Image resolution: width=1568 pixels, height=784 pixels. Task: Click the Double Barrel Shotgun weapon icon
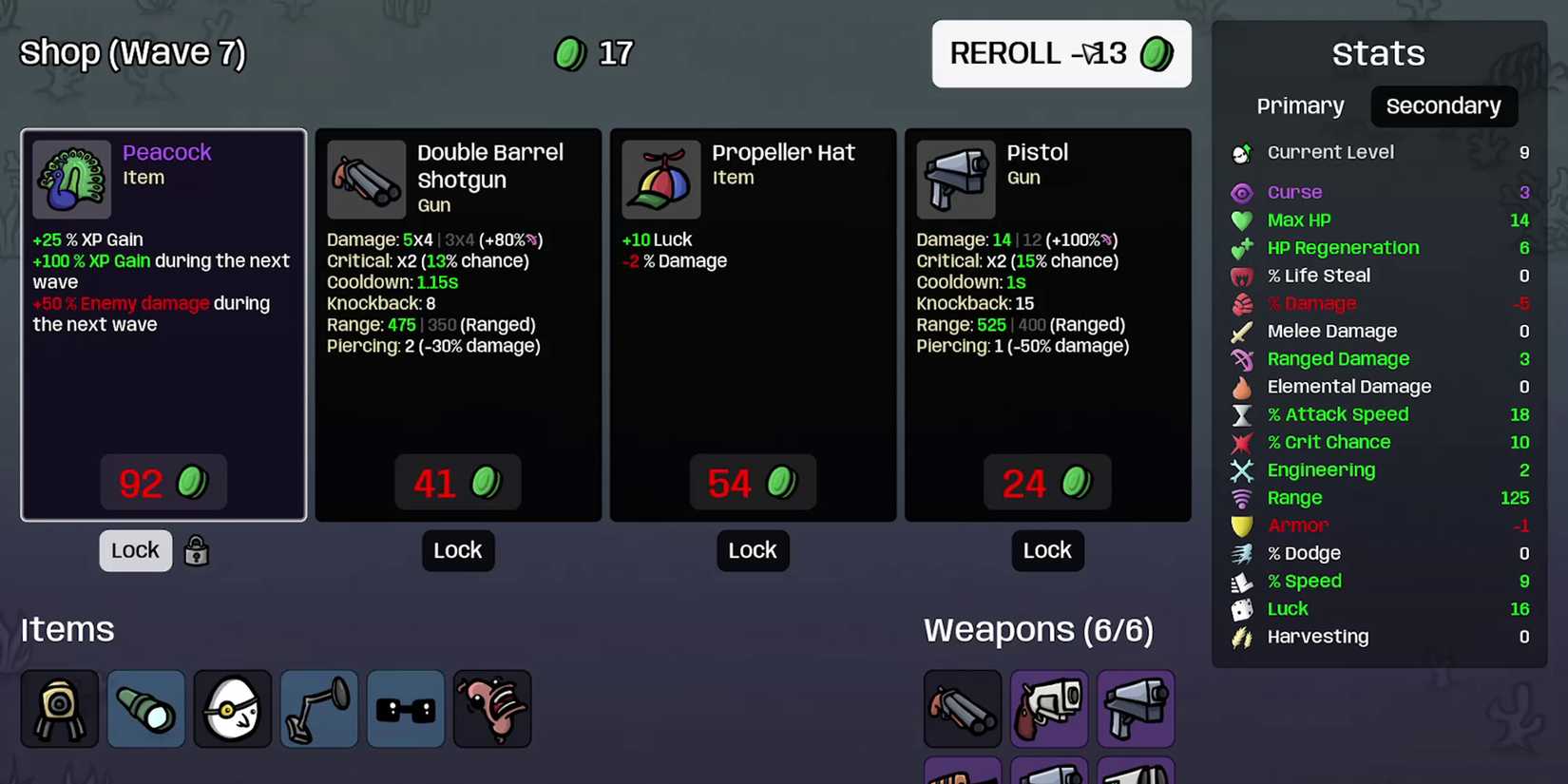(x=366, y=179)
